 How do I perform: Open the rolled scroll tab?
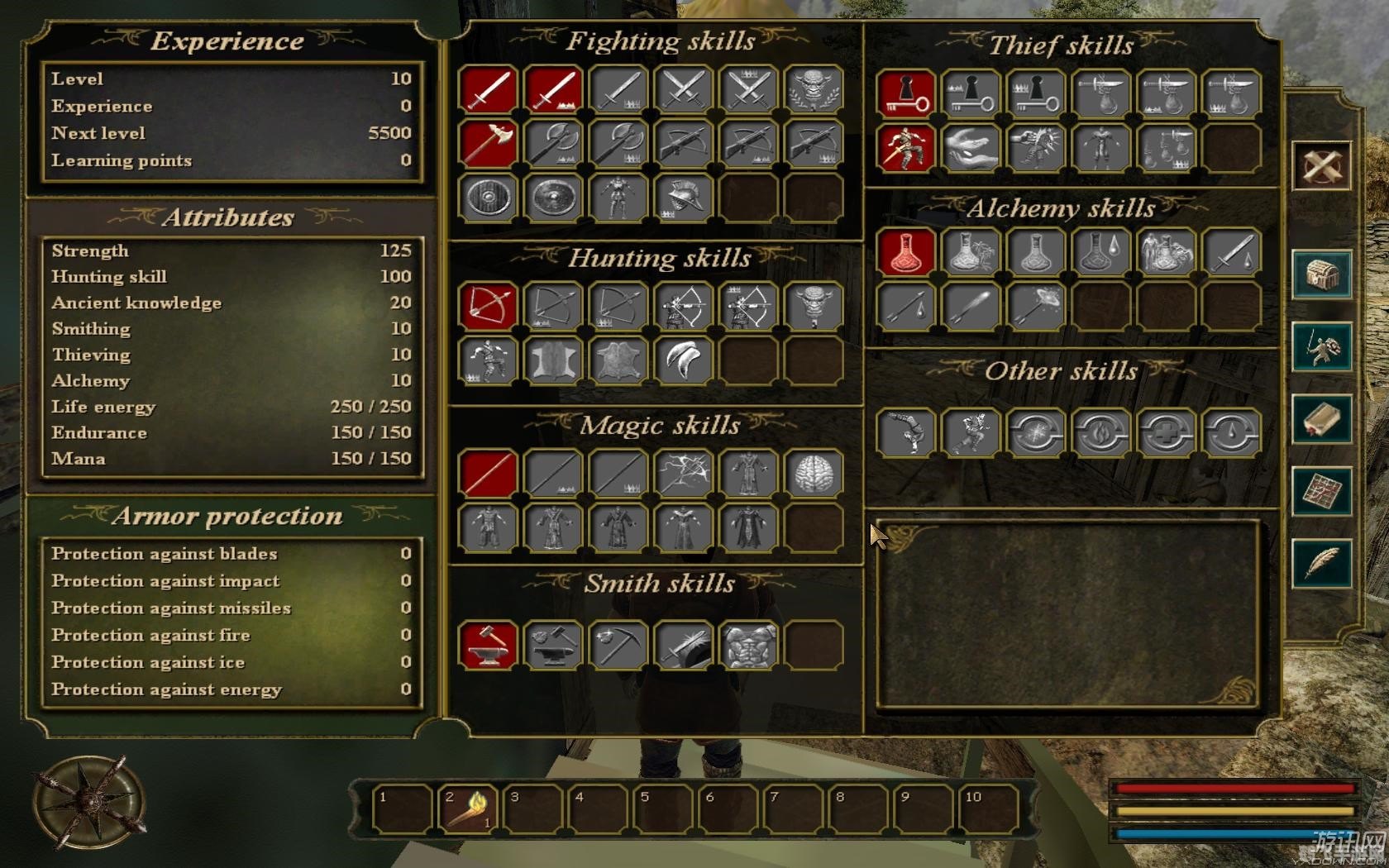click(x=1320, y=419)
